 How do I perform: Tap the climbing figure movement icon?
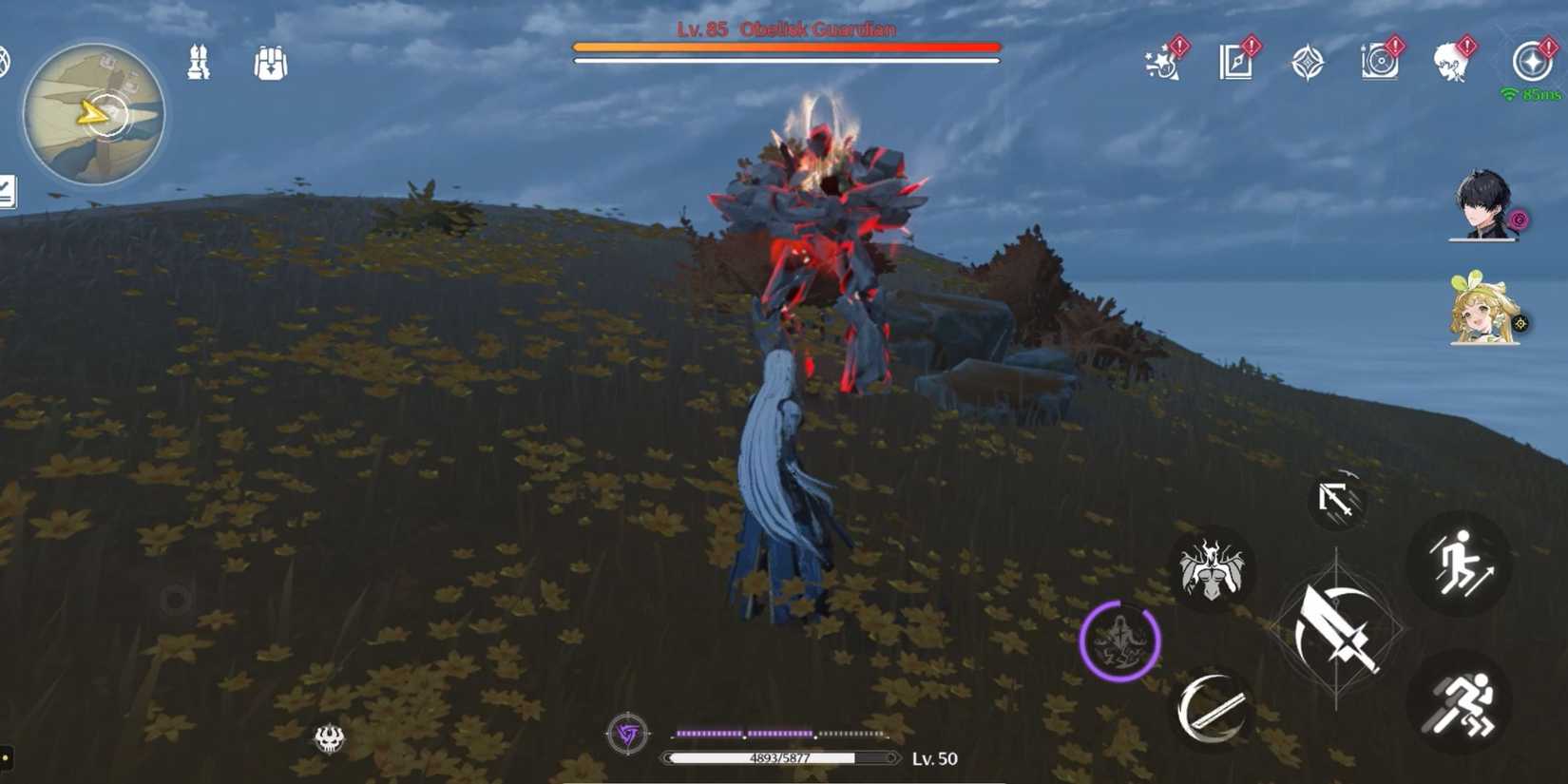(1459, 563)
